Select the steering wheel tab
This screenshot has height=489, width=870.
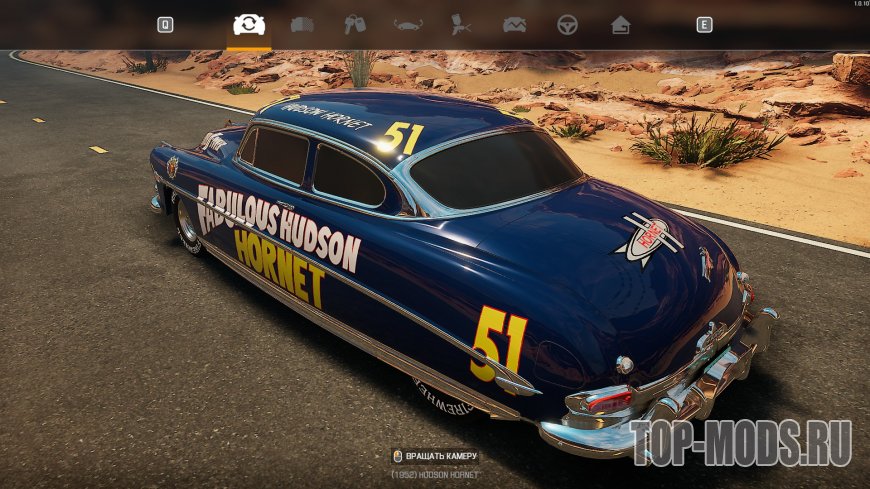(568, 25)
